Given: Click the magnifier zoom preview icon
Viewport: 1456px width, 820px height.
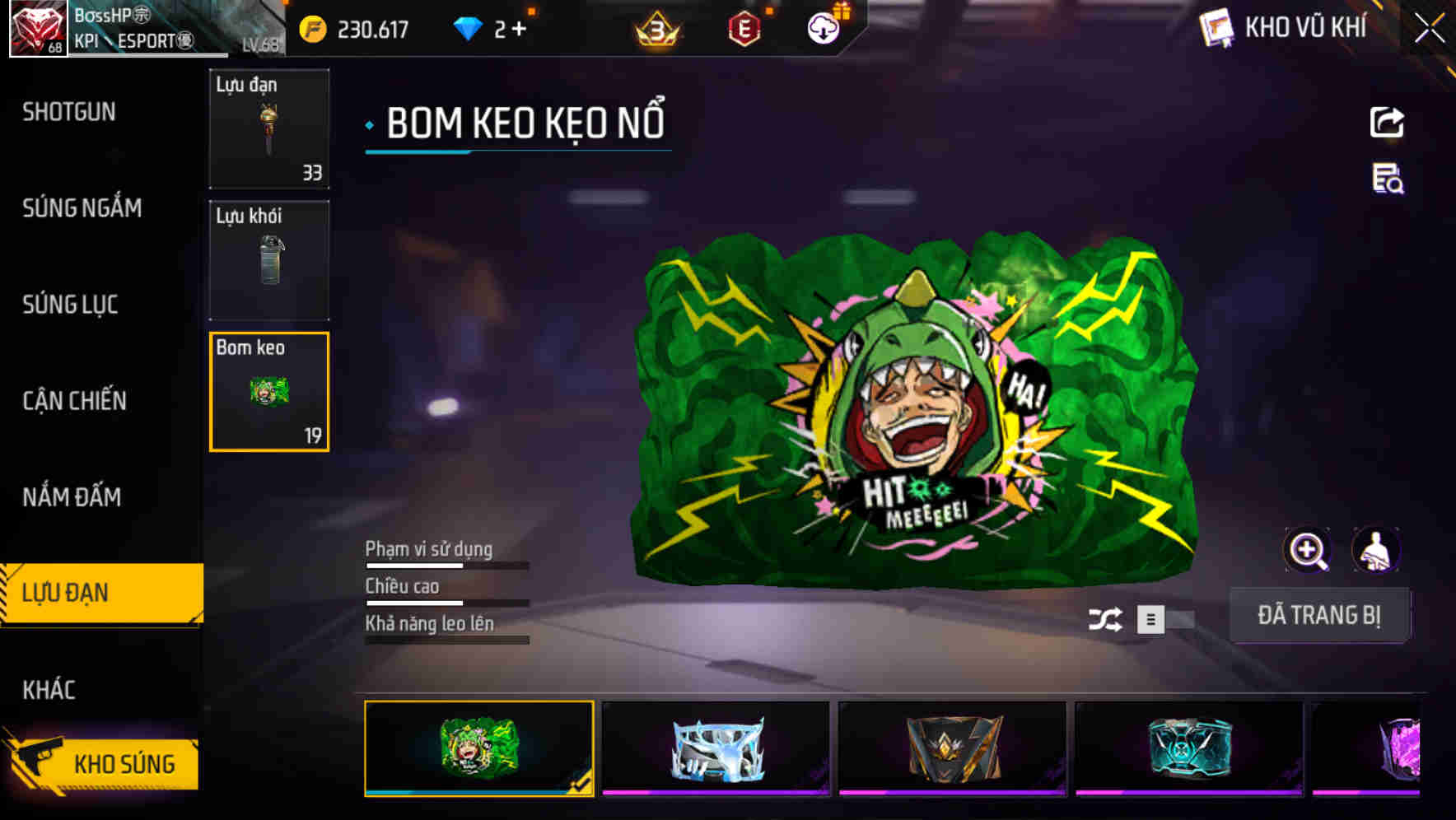Looking at the screenshot, I should (x=1308, y=549).
